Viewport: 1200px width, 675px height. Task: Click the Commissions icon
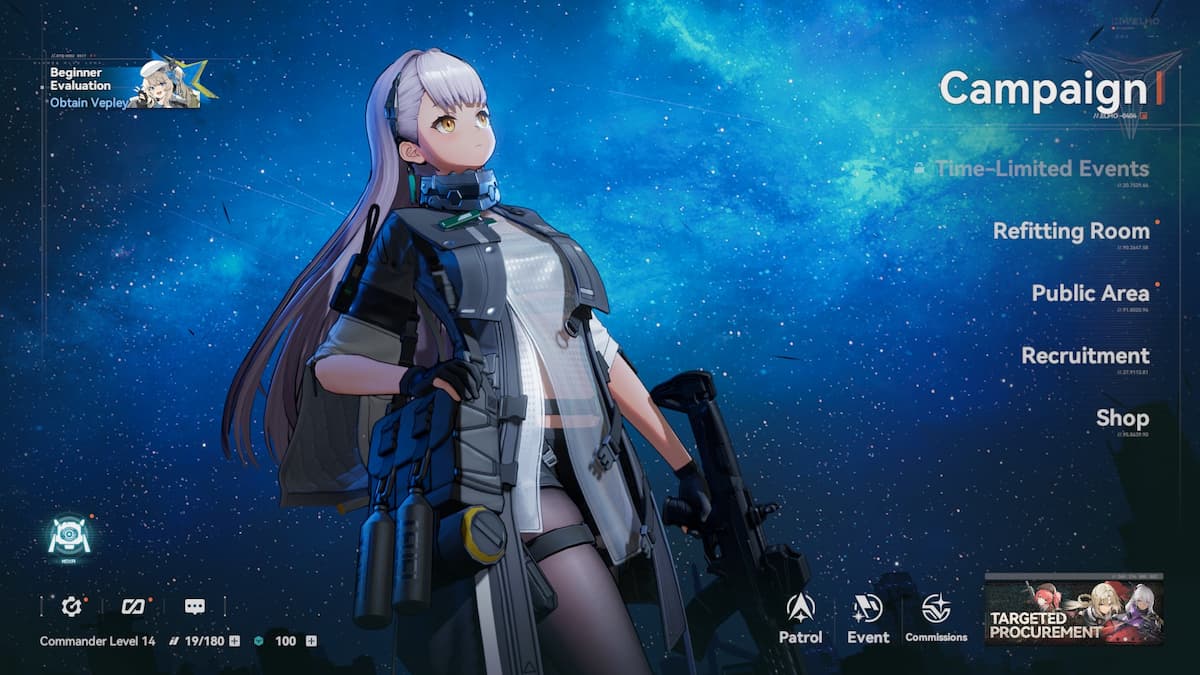[x=936, y=617]
